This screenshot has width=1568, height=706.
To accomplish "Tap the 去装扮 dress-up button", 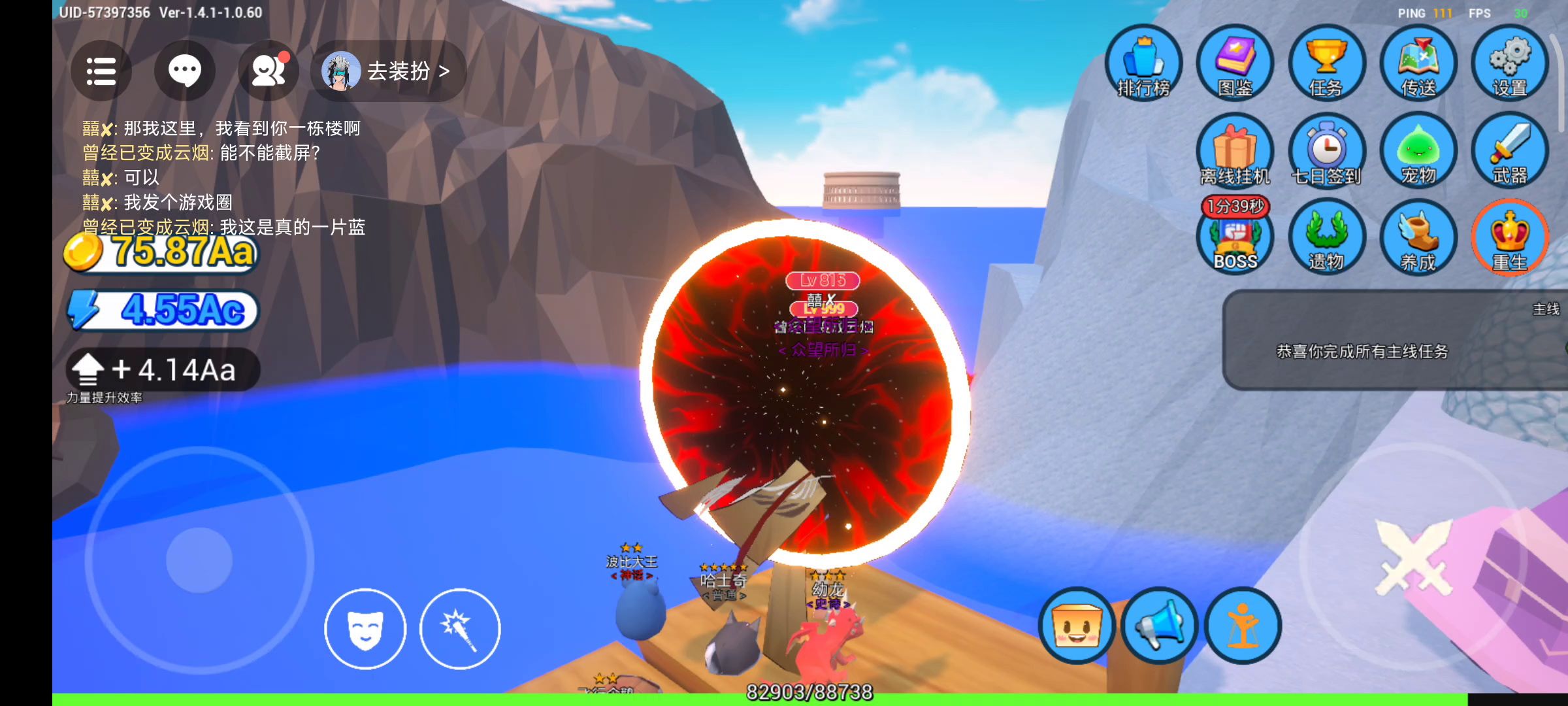I will point(389,71).
